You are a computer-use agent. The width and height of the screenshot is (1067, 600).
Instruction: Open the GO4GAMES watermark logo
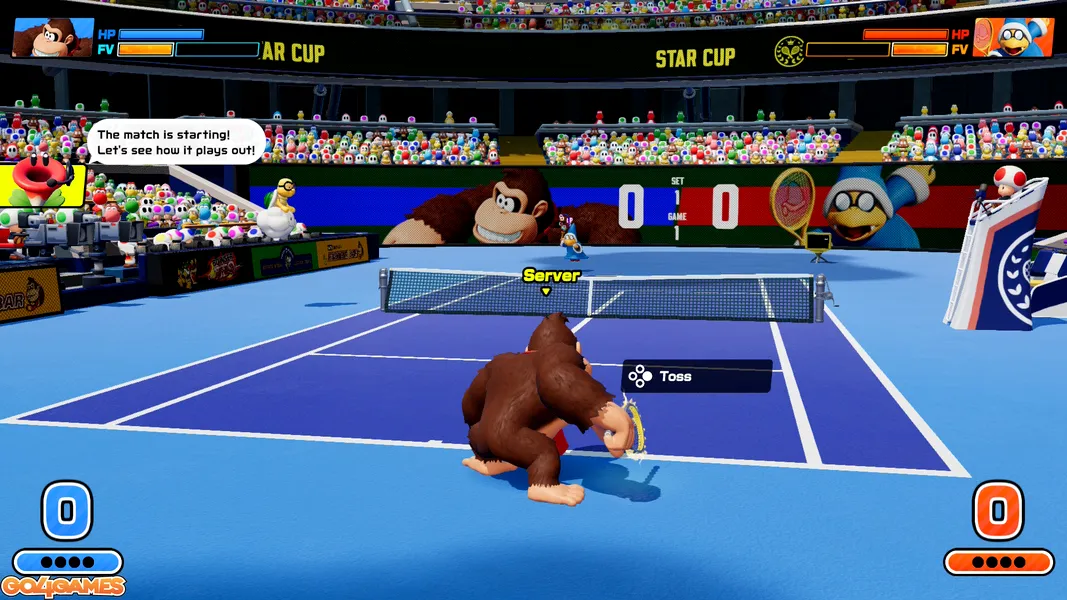pos(64,587)
